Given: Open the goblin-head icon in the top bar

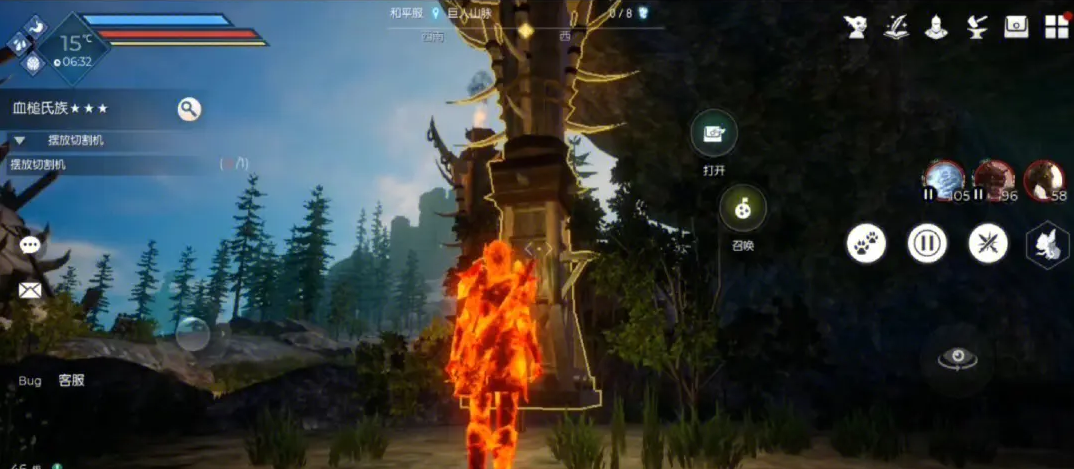Looking at the screenshot, I should pos(856,27).
